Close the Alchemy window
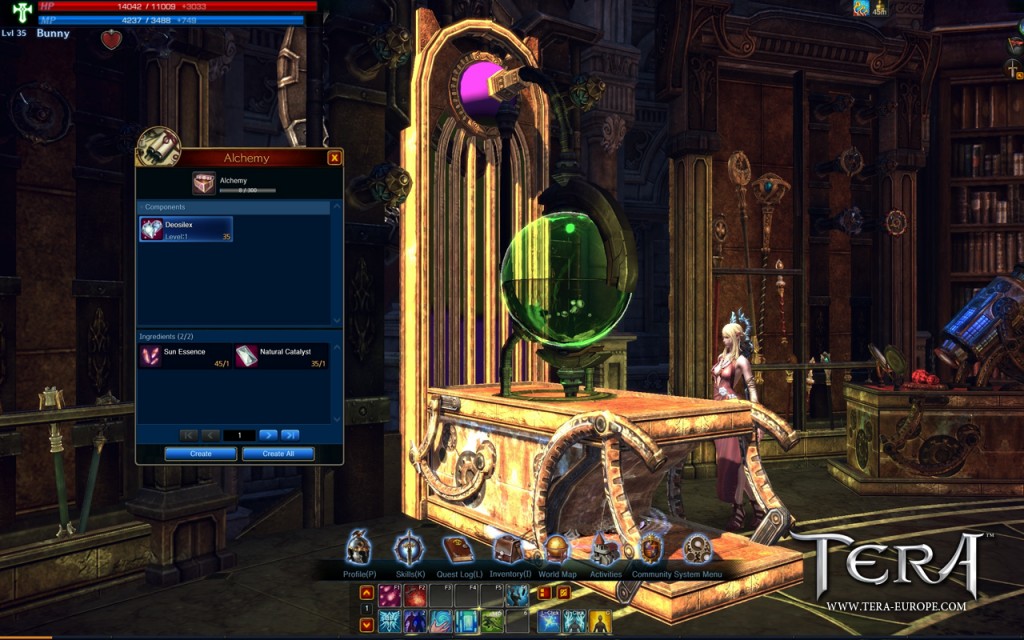 pos(334,158)
